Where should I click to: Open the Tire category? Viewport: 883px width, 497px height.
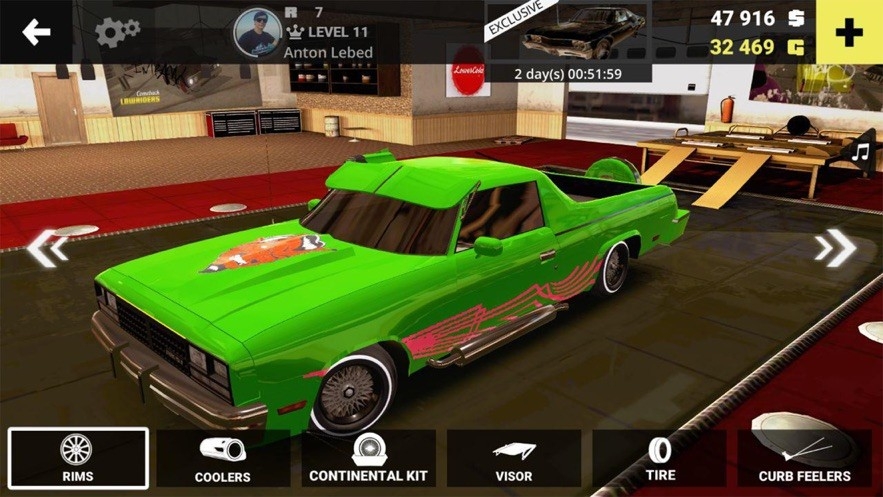(x=660, y=459)
